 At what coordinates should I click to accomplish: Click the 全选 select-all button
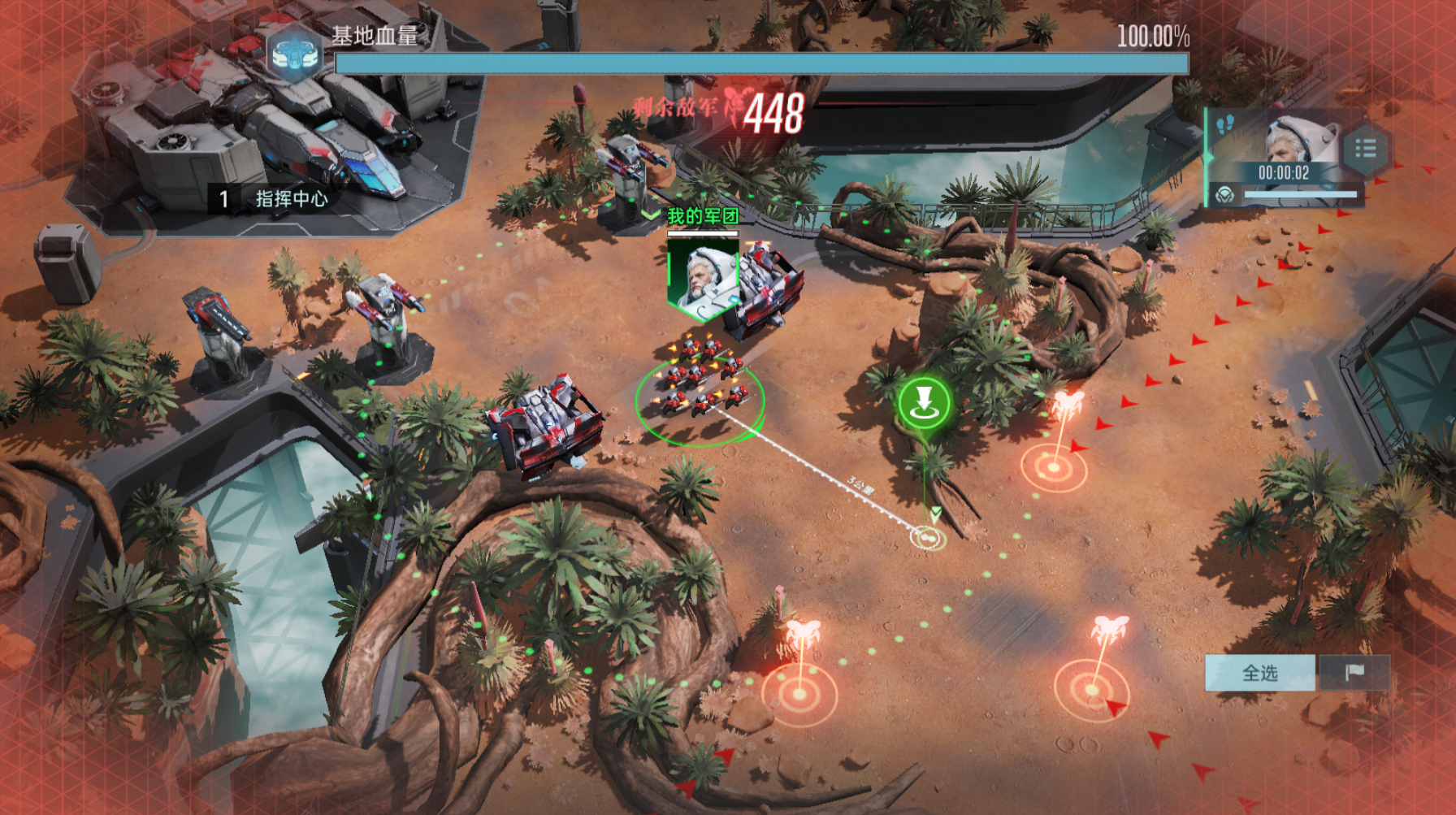[1259, 673]
